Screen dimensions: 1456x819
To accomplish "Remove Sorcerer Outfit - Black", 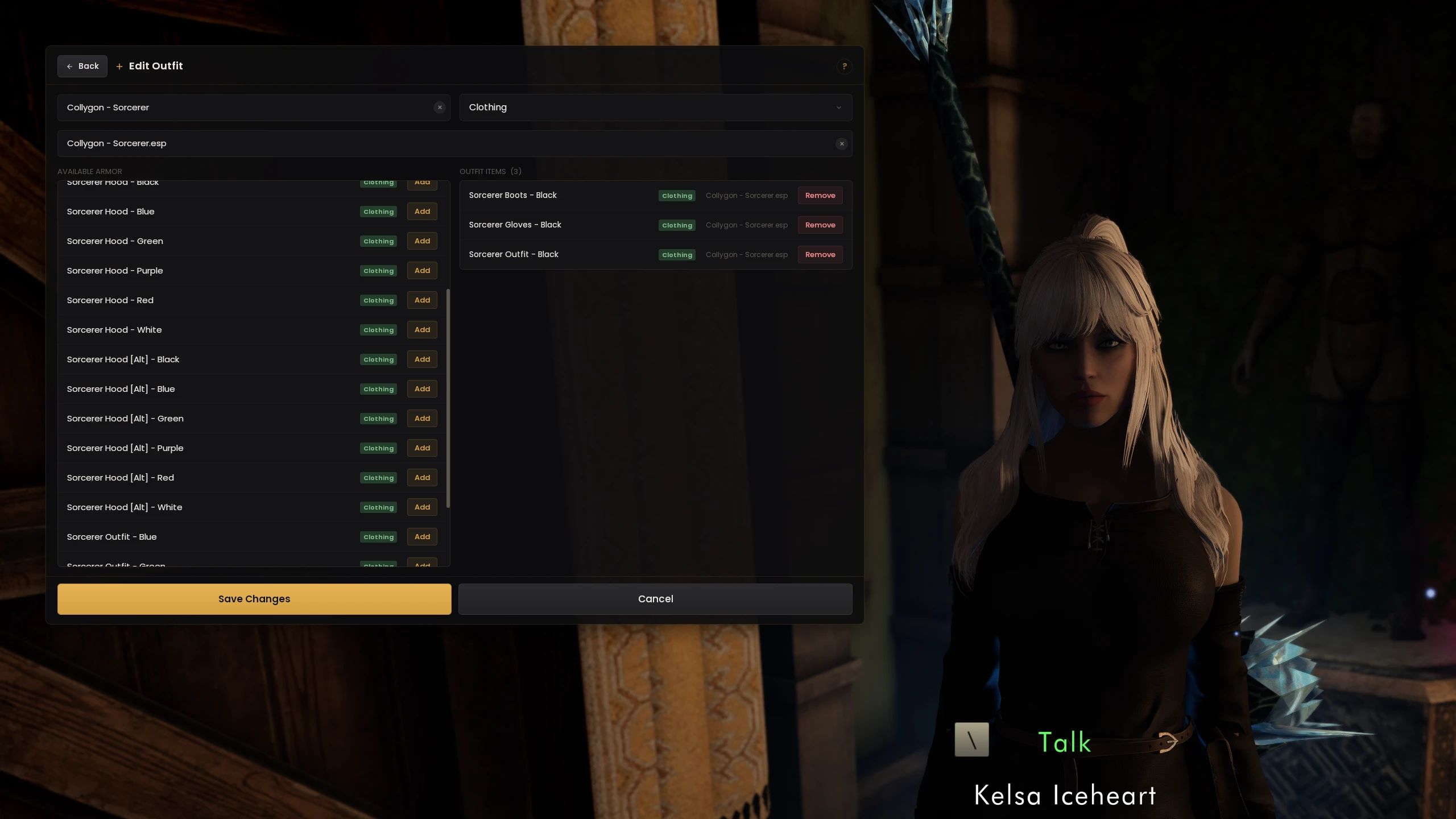I will (820, 254).
